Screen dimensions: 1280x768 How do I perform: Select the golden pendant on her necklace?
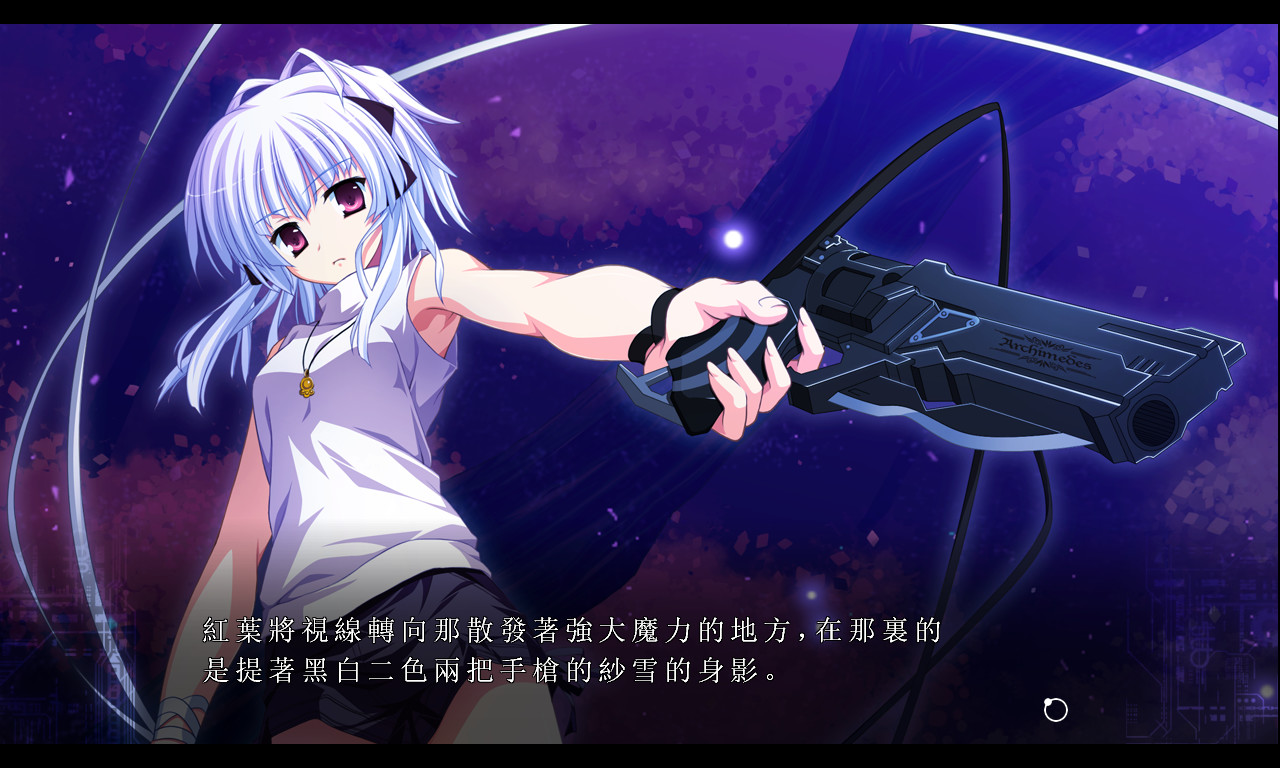click(307, 385)
